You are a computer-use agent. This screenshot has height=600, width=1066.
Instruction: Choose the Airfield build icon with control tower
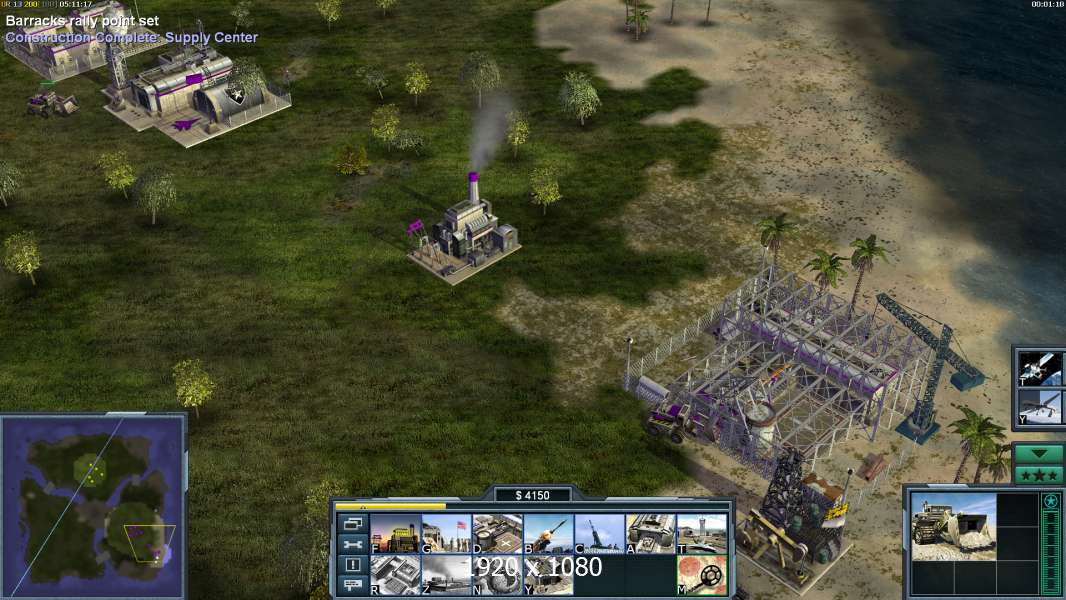[701, 533]
